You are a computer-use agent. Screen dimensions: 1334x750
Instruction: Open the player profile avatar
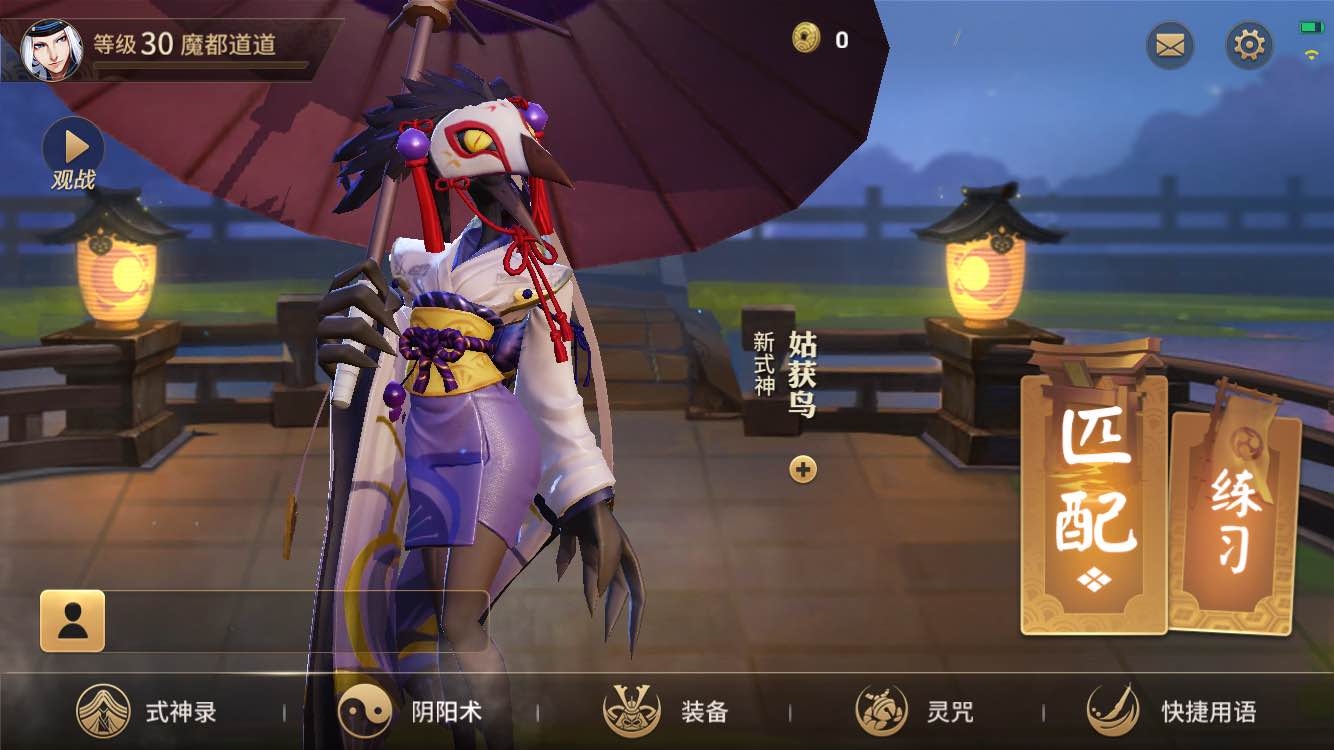(x=51, y=49)
